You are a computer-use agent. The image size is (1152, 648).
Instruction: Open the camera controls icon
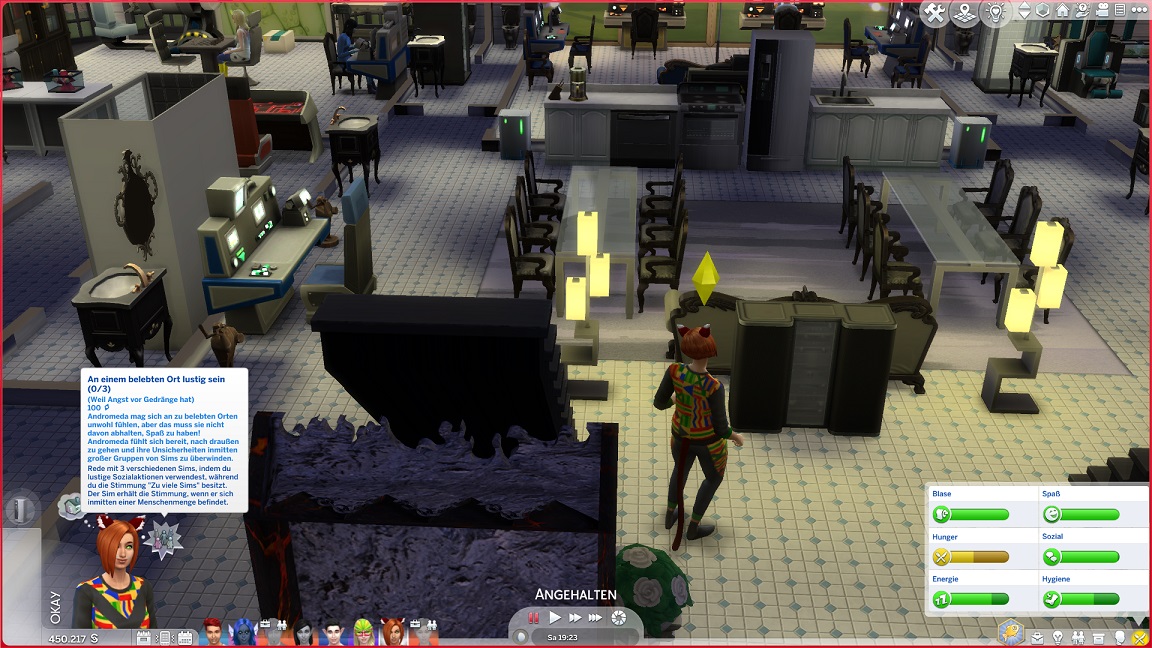(1100, 12)
